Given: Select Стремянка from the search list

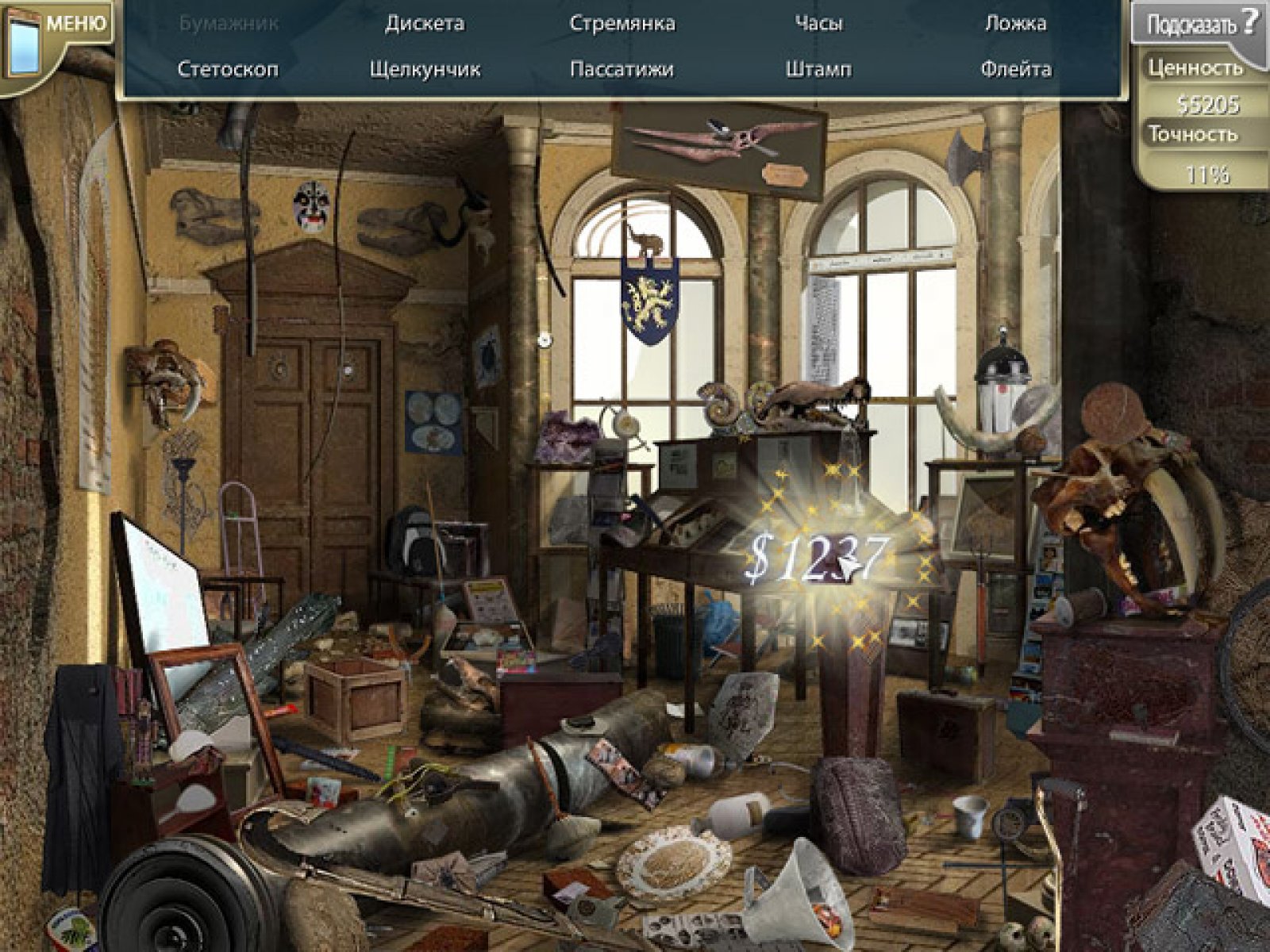Looking at the screenshot, I should coord(622,24).
